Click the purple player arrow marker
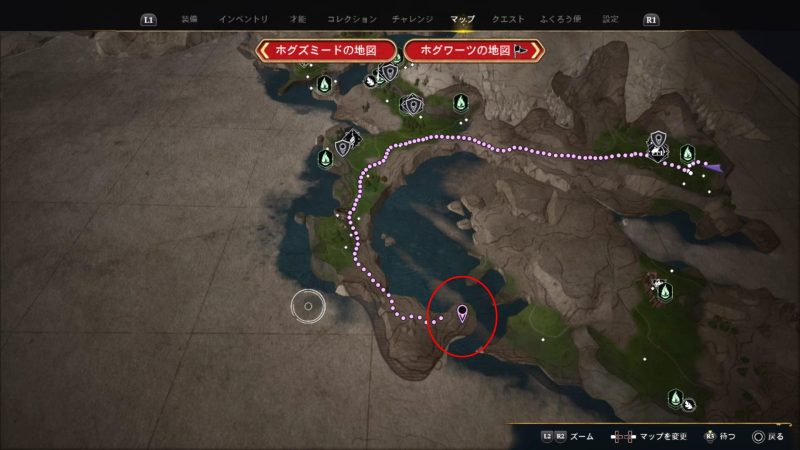Screen dimensions: 800x450 pyautogui.click(x=715, y=167)
